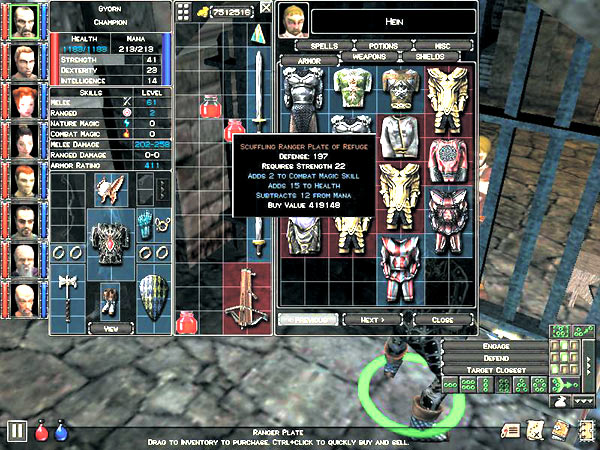Switch to the Shields shop tab

(430, 58)
